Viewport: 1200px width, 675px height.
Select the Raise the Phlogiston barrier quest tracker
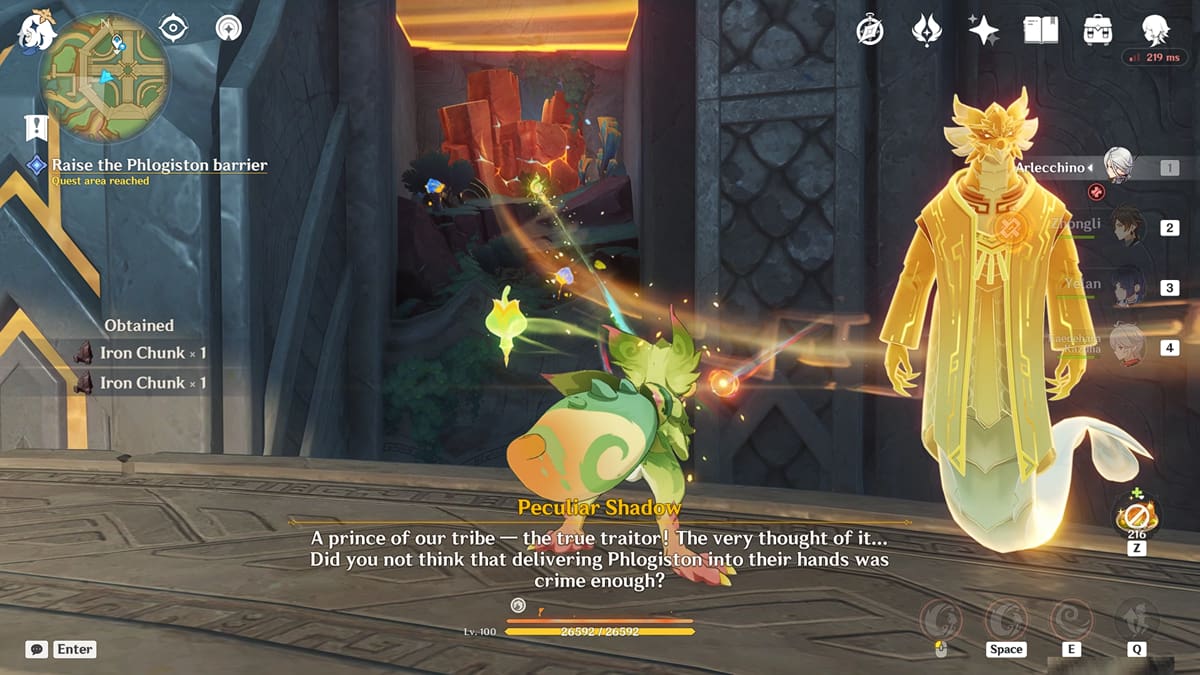tap(159, 165)
